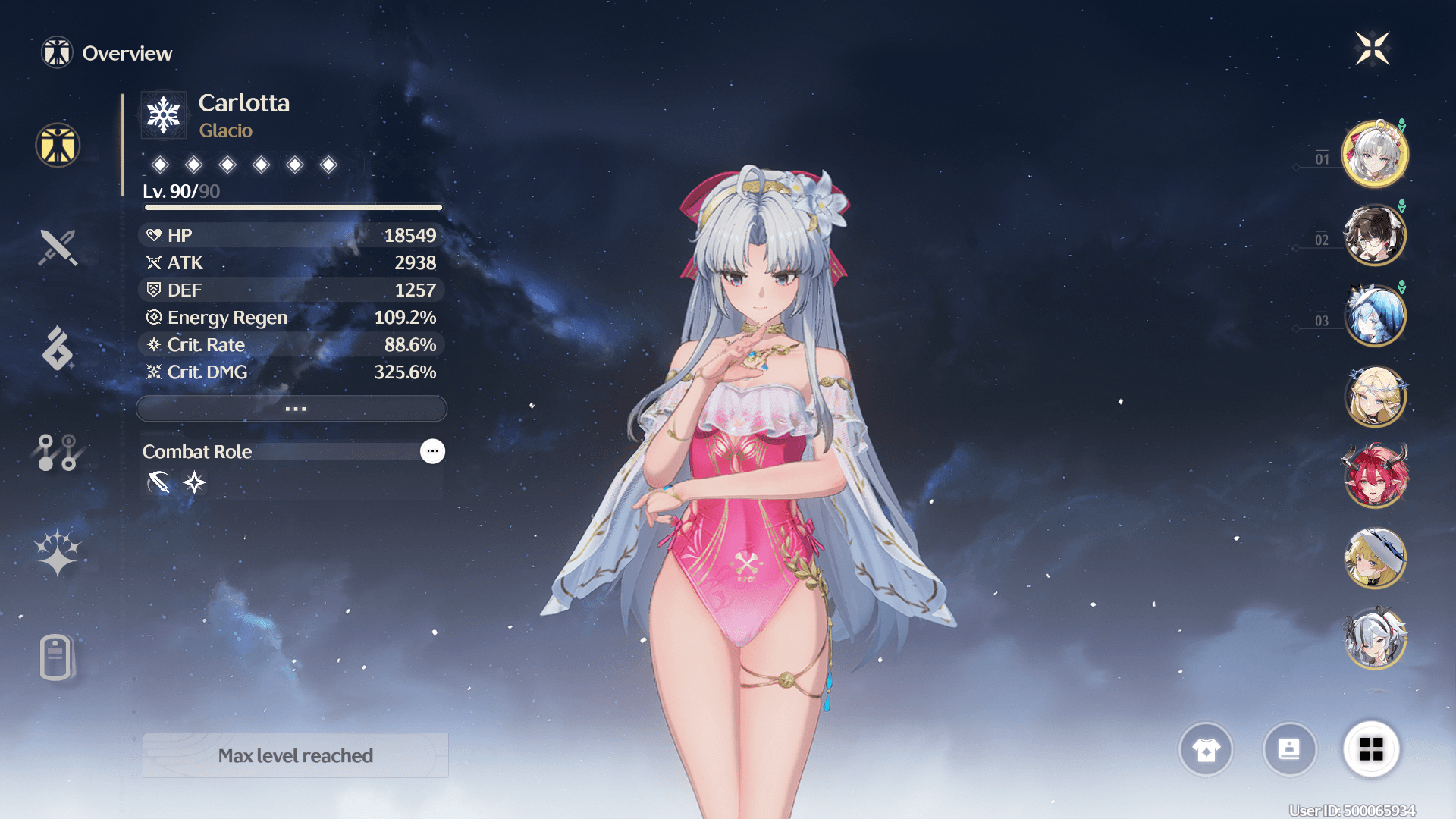Choose the dark-haired glasses character in slot 02

[1374, 235]
